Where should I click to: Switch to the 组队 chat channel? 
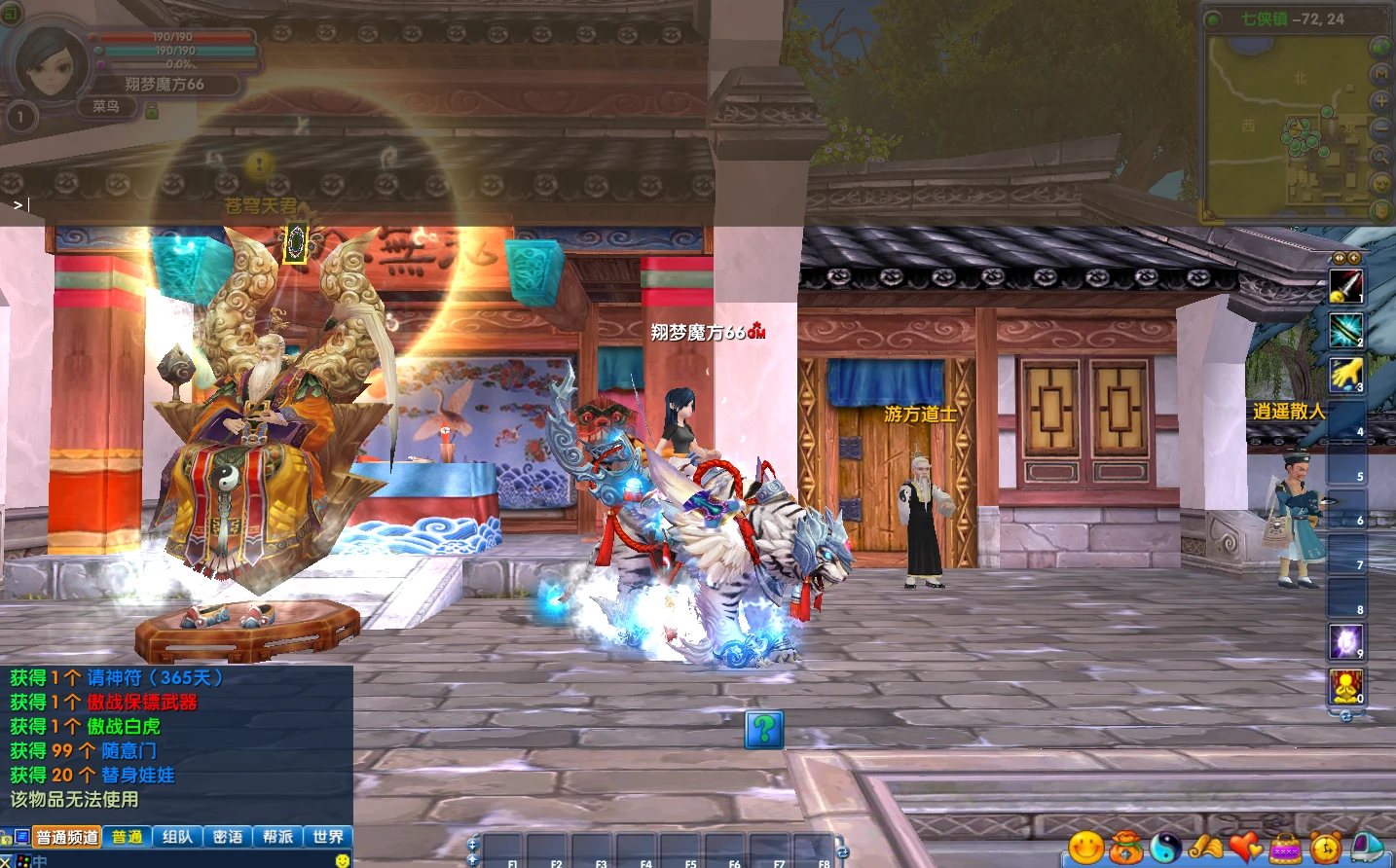click(177, 837)
